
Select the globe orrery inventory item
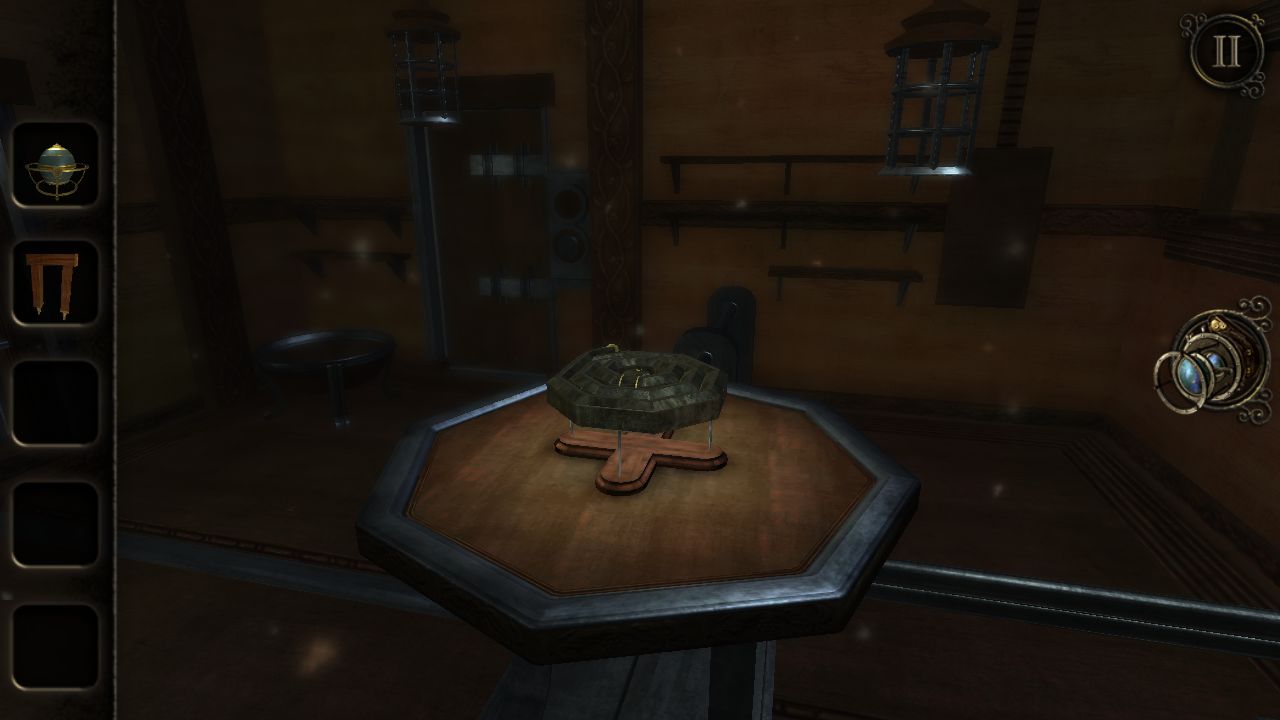click(x=56, y=165)
